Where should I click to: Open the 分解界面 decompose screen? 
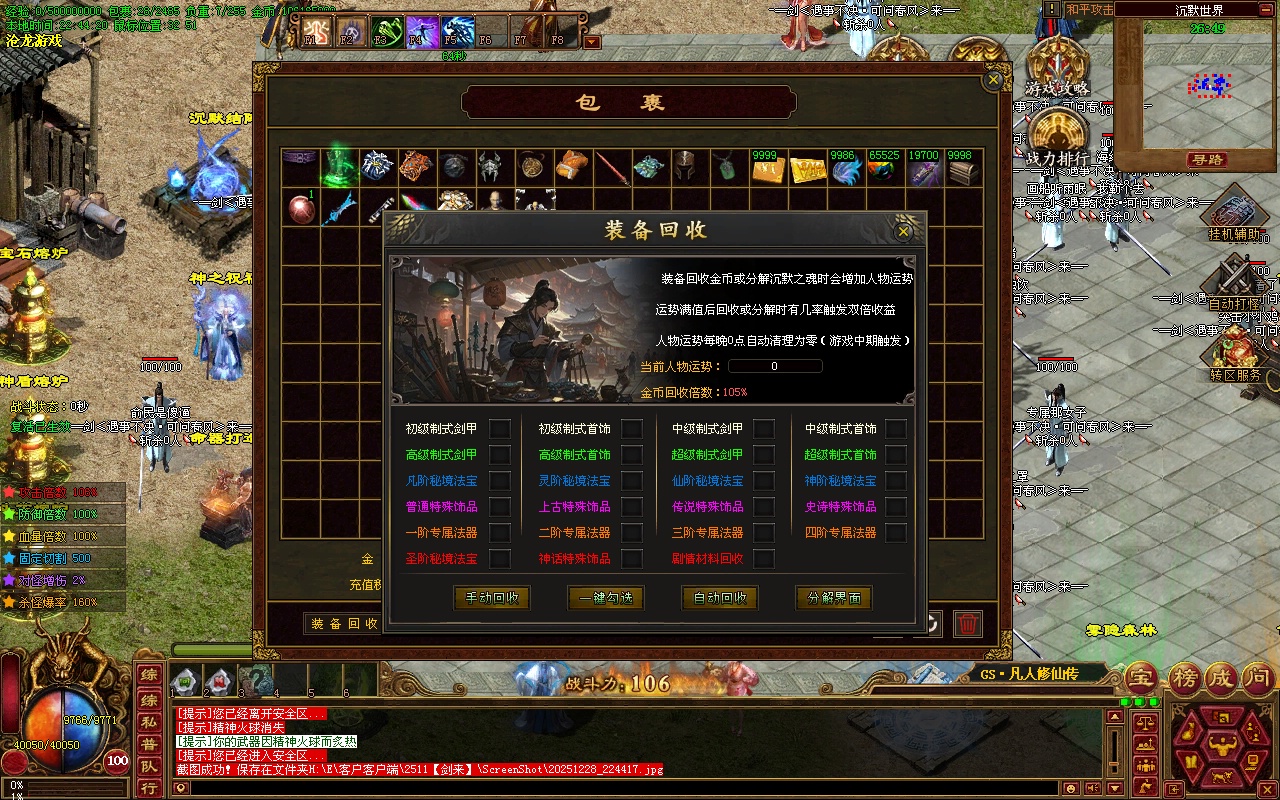[x=834, y=598]
